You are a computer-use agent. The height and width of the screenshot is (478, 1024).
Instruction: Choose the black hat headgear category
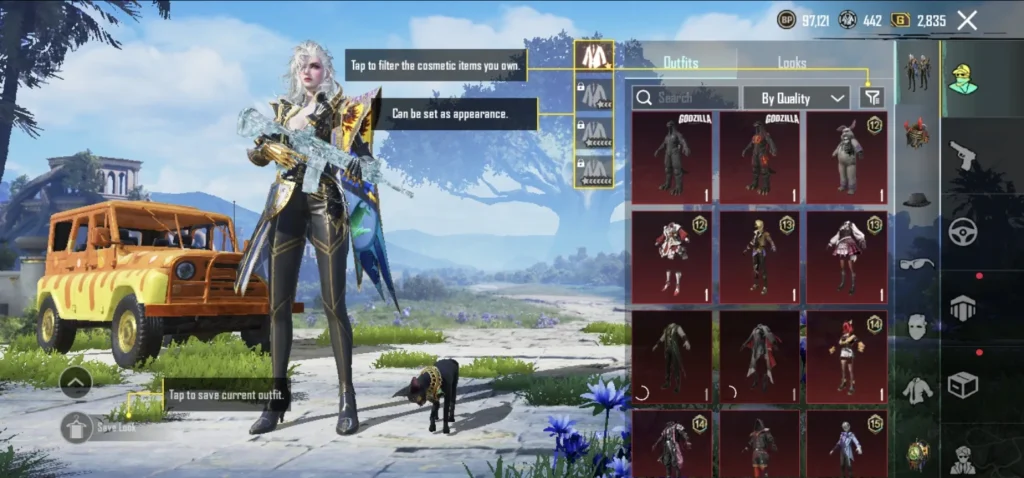pyautogui.click(x=916, y=200)
